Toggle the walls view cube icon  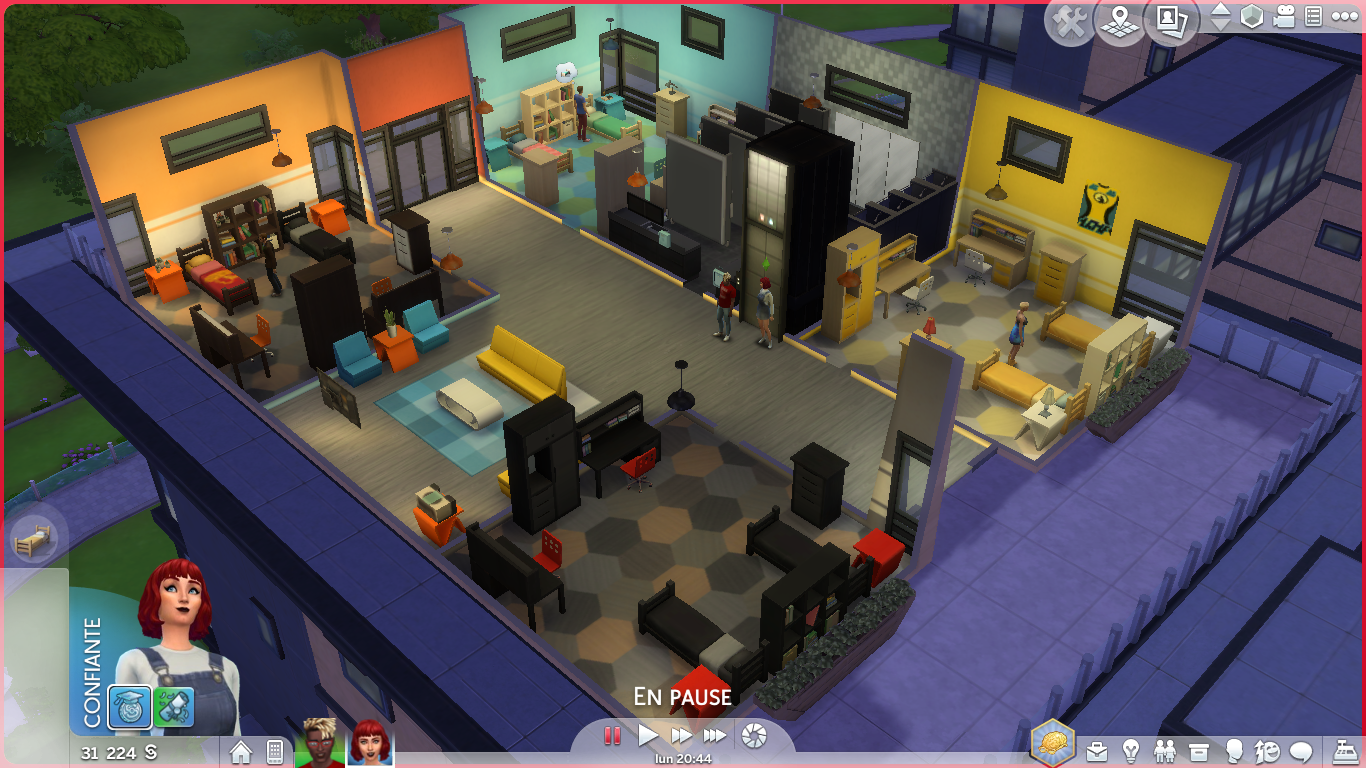tap(1252, 17)
